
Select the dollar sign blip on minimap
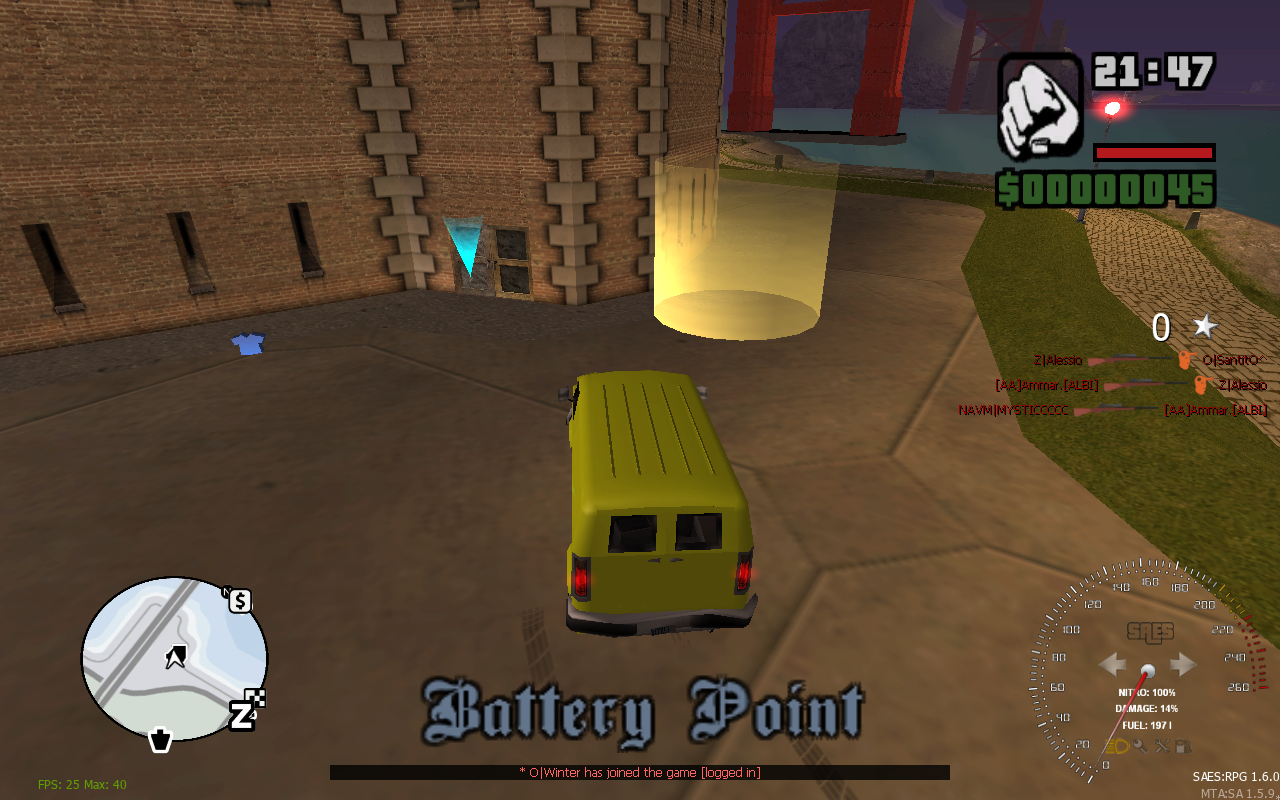tap(240, 601)
